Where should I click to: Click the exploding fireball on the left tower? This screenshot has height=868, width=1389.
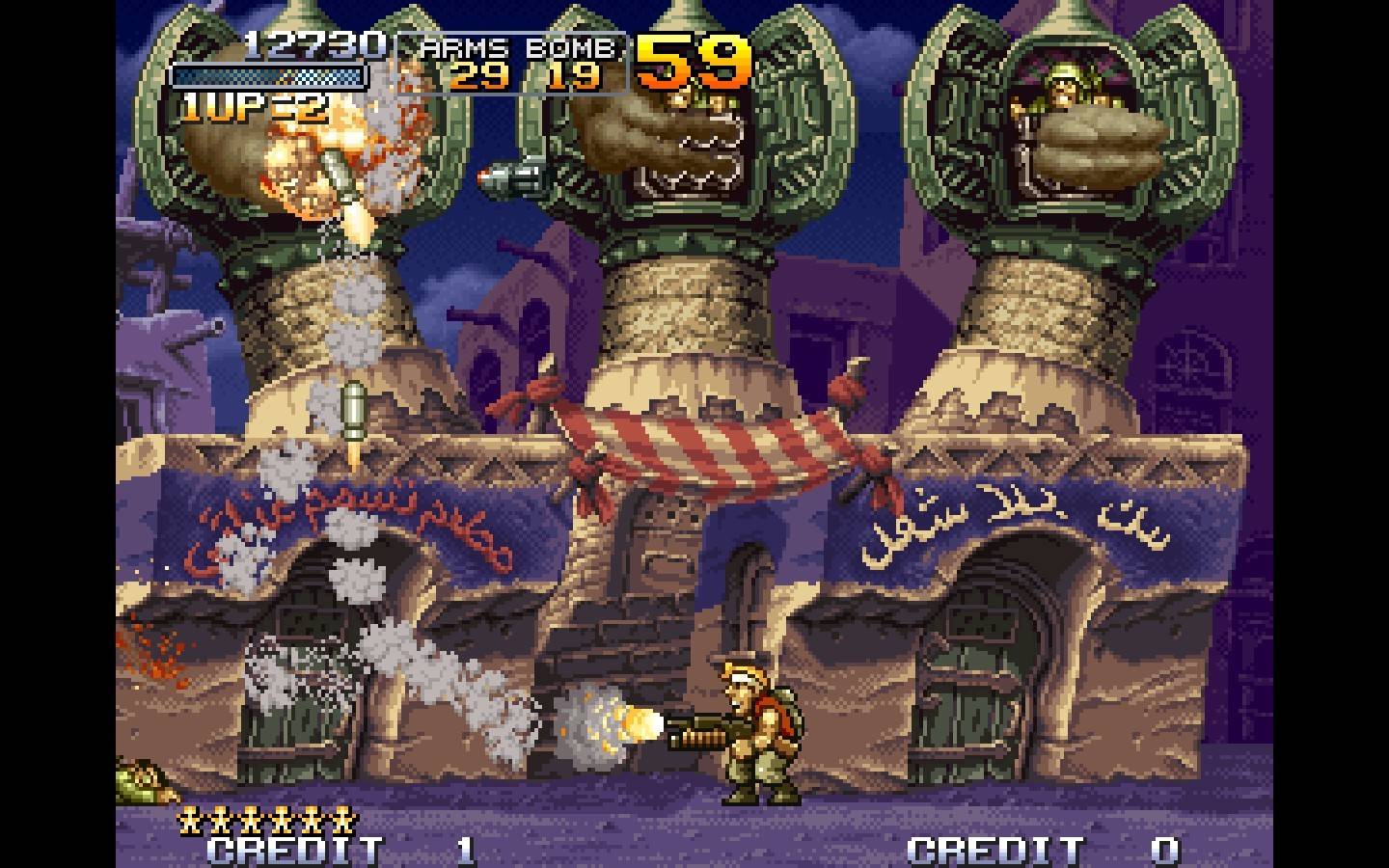pyautogui.click(x=318, y=159)
